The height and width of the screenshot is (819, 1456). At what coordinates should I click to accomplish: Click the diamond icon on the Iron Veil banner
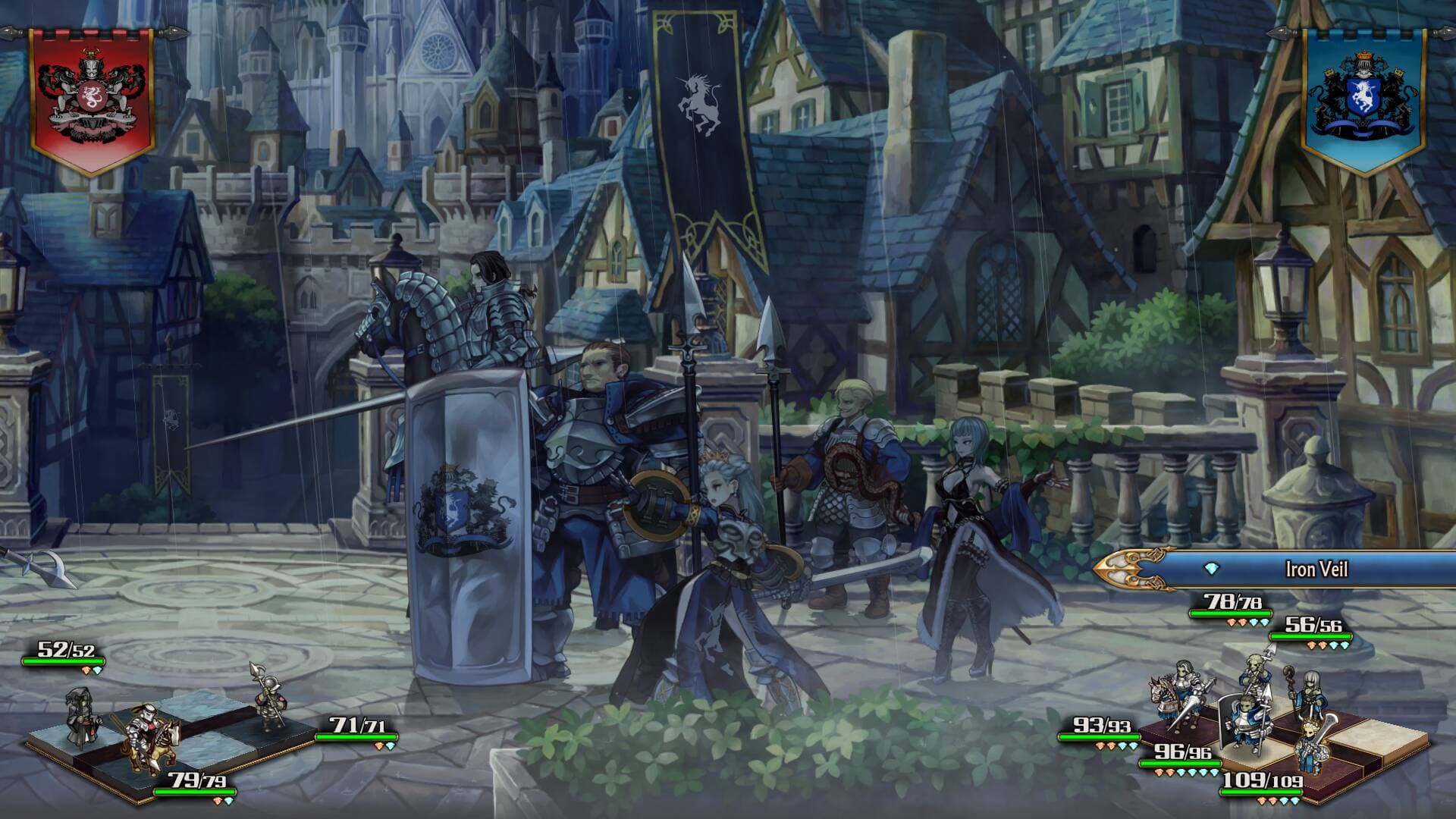1210,566
